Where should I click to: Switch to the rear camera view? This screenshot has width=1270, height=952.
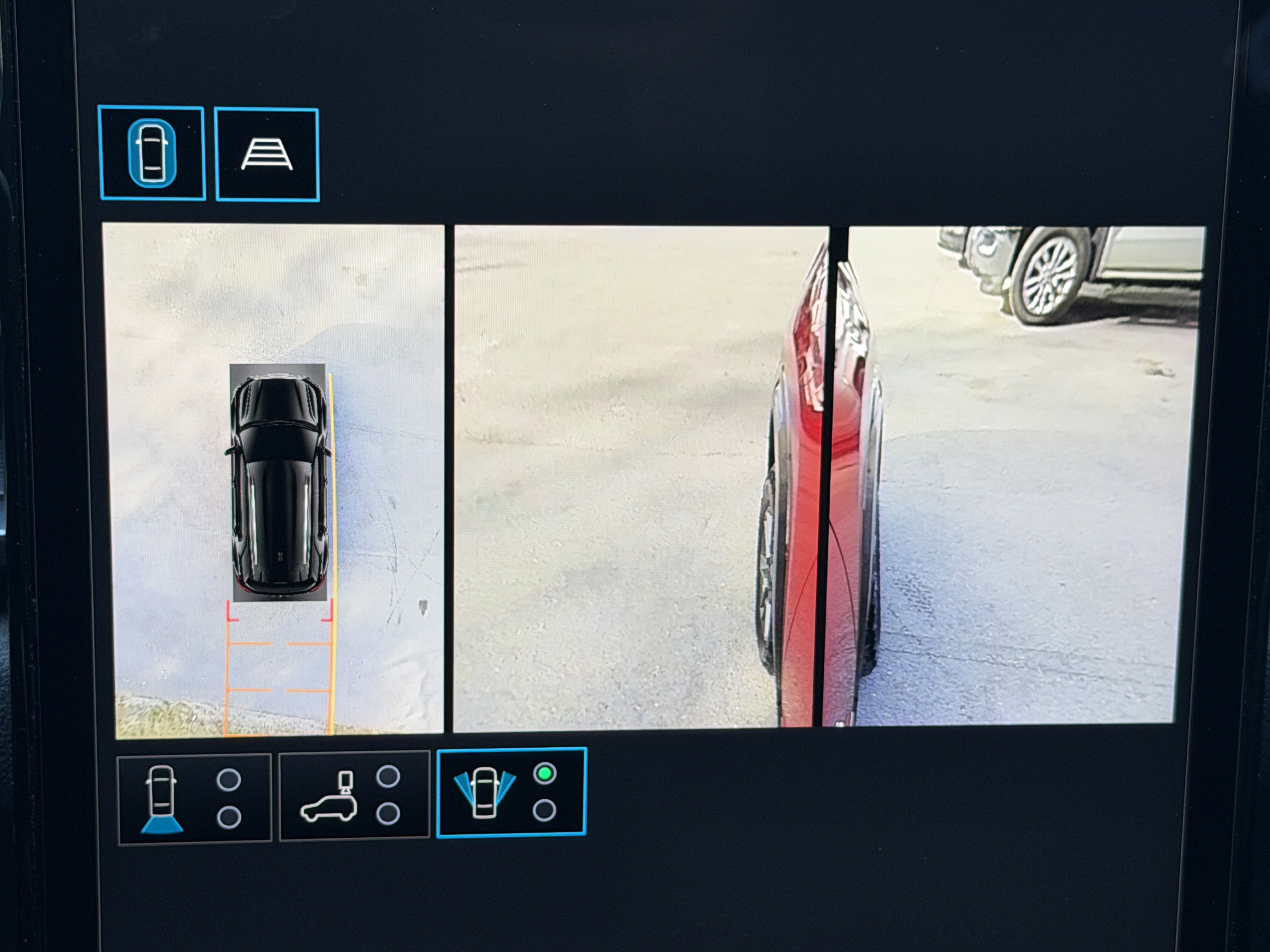click(194, 798)
